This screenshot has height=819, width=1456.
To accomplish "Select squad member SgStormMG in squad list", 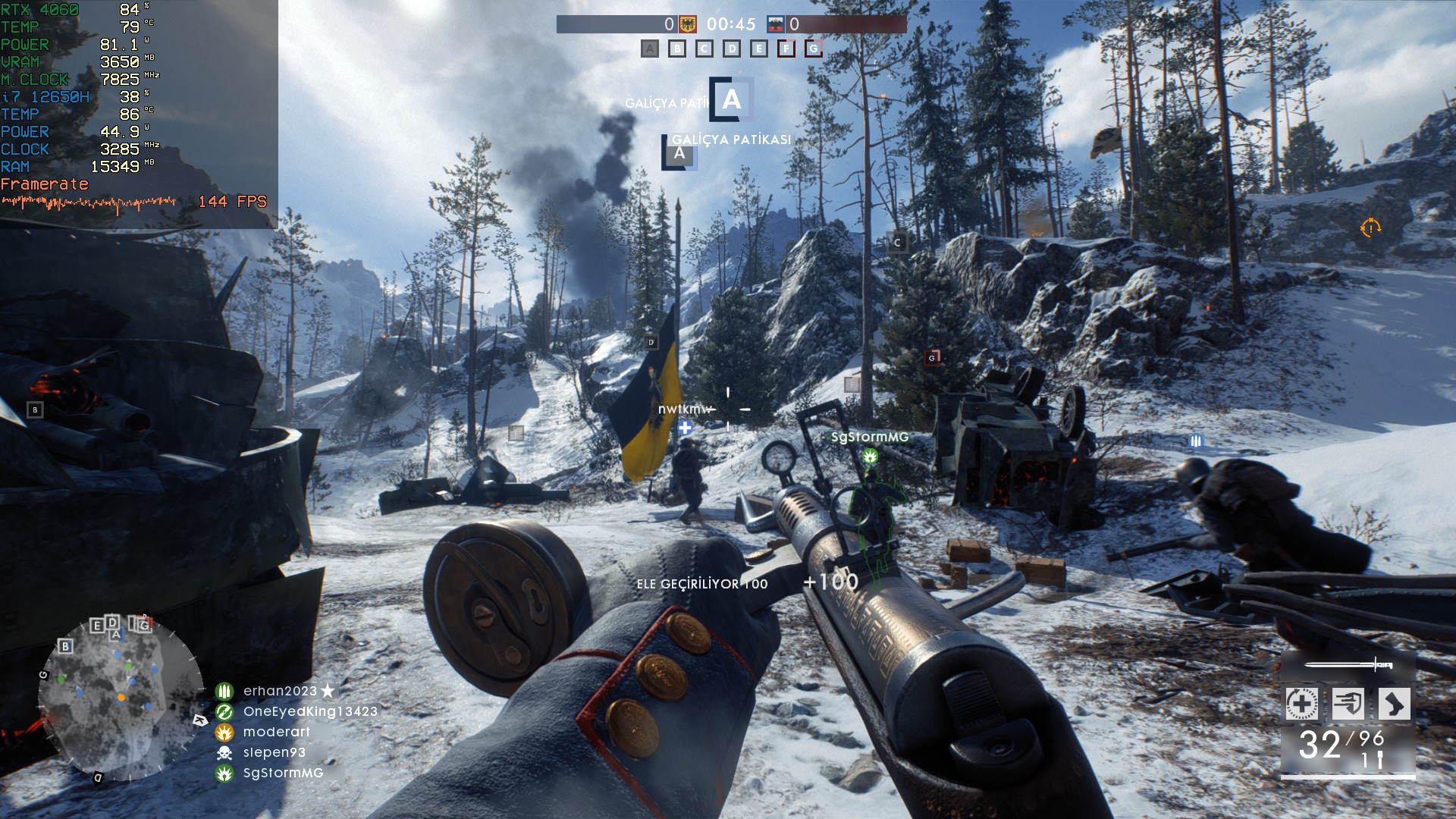I will click(x=283, y=773).
